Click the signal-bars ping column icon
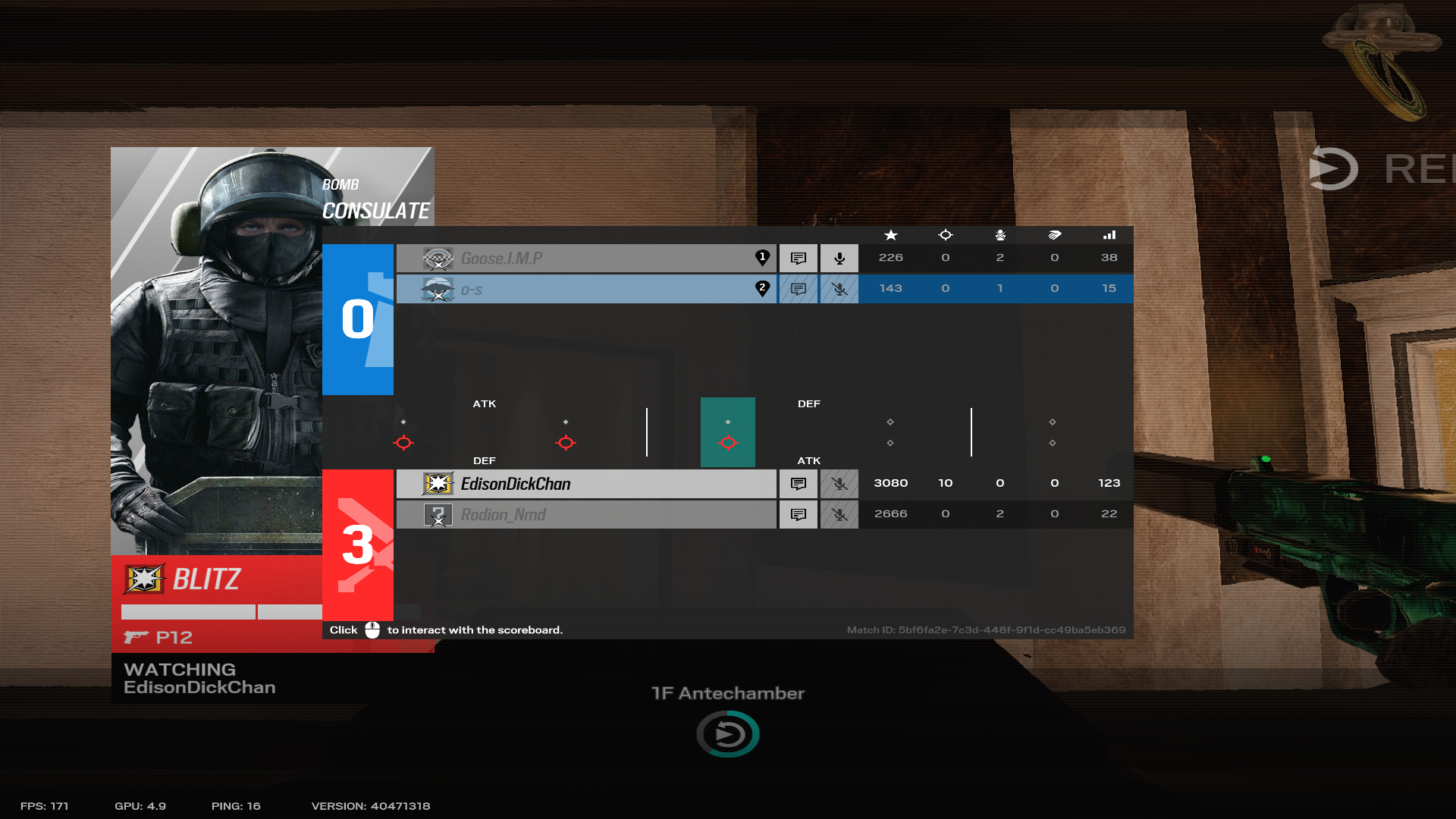The height and width of the screenshot is (819, 1456). [x=1109, y=235]
